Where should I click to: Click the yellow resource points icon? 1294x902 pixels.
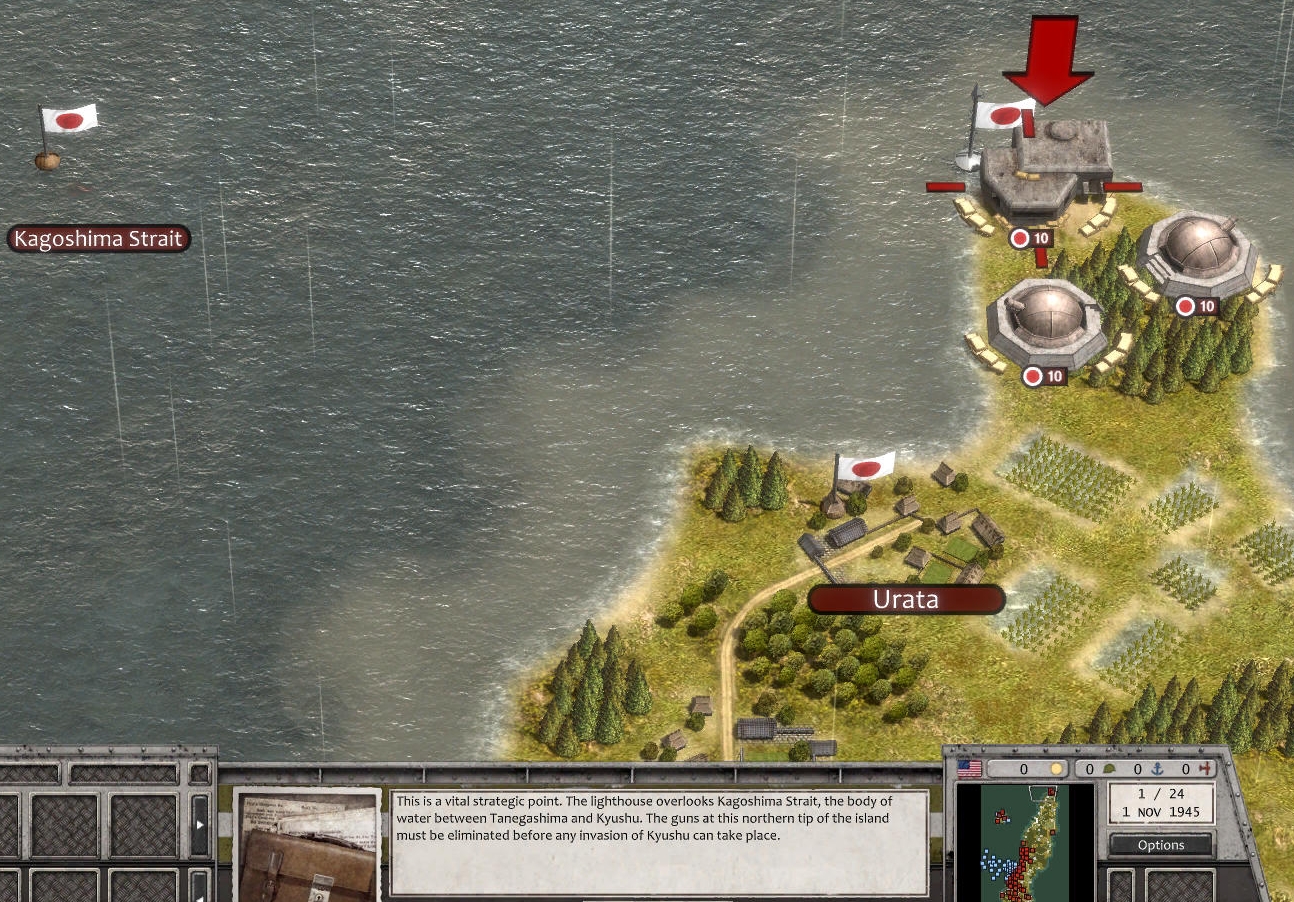tap(1057, 768)
